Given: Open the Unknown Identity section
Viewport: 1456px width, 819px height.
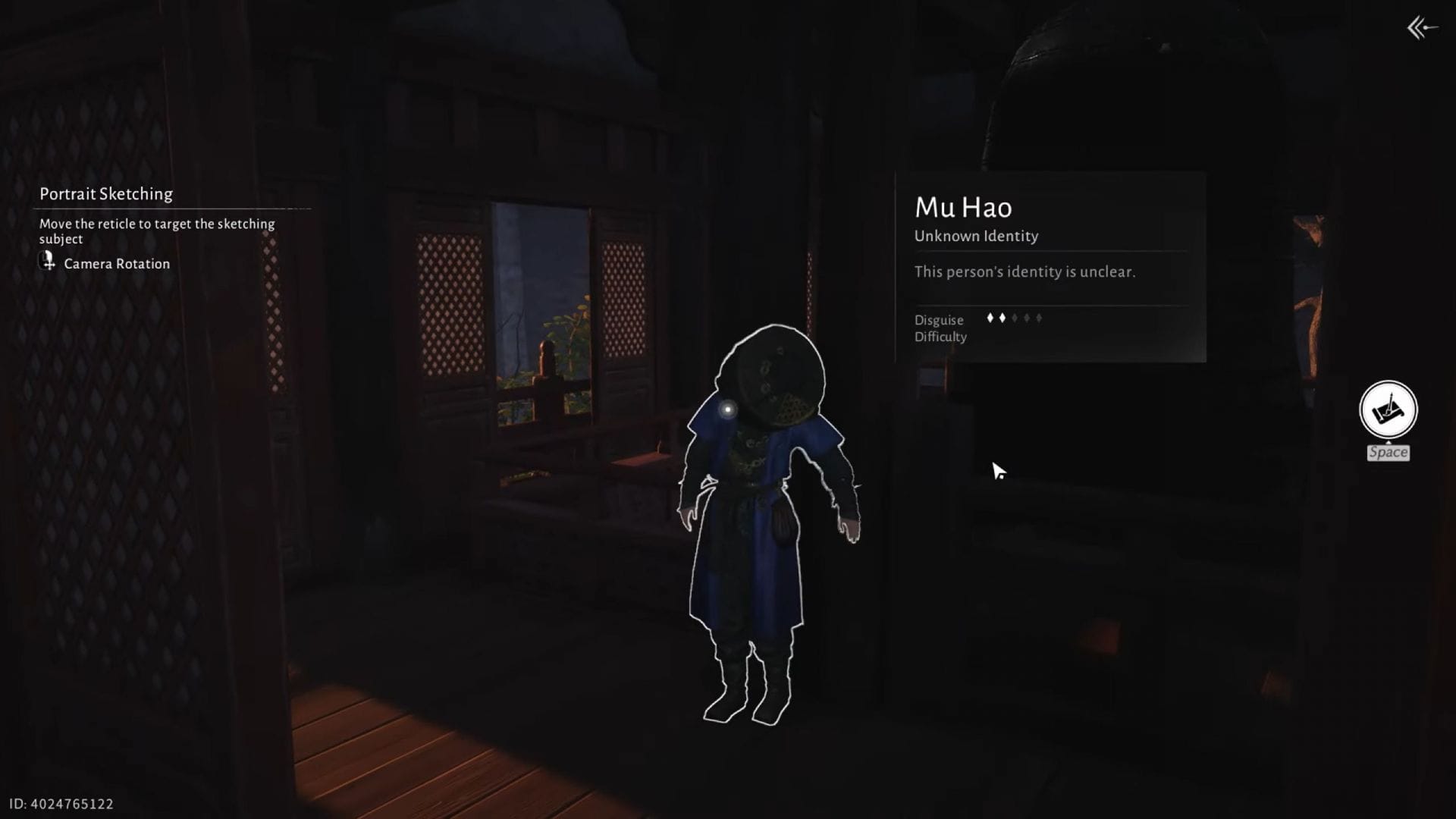Looking at the screenshot, I should 976,236.
